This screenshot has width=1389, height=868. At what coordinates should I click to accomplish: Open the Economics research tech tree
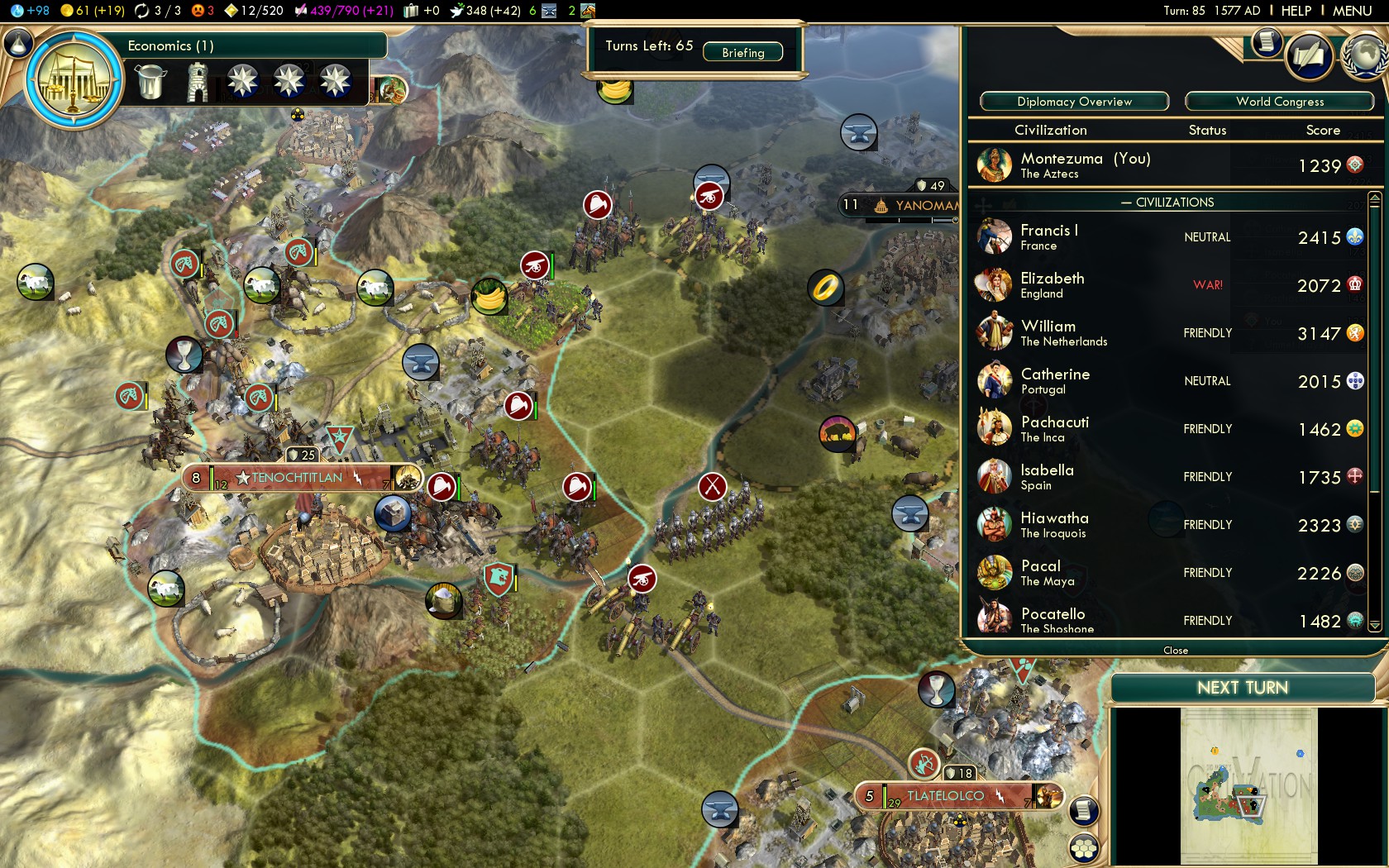click(74, 80)
